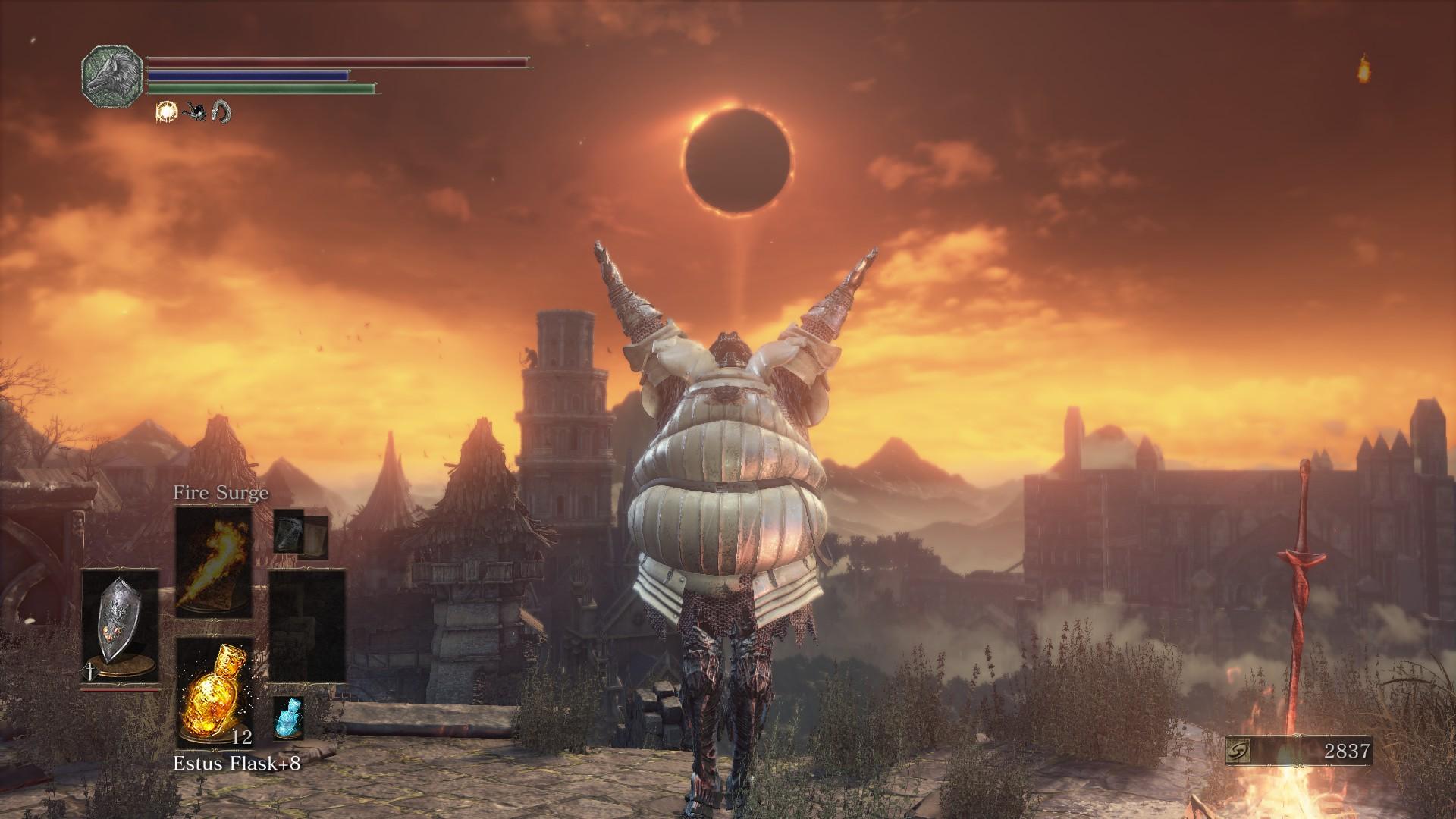Screen dimensions: 1456x819
Task: Use the Estus Flask+8 slot
Action: 214,692
